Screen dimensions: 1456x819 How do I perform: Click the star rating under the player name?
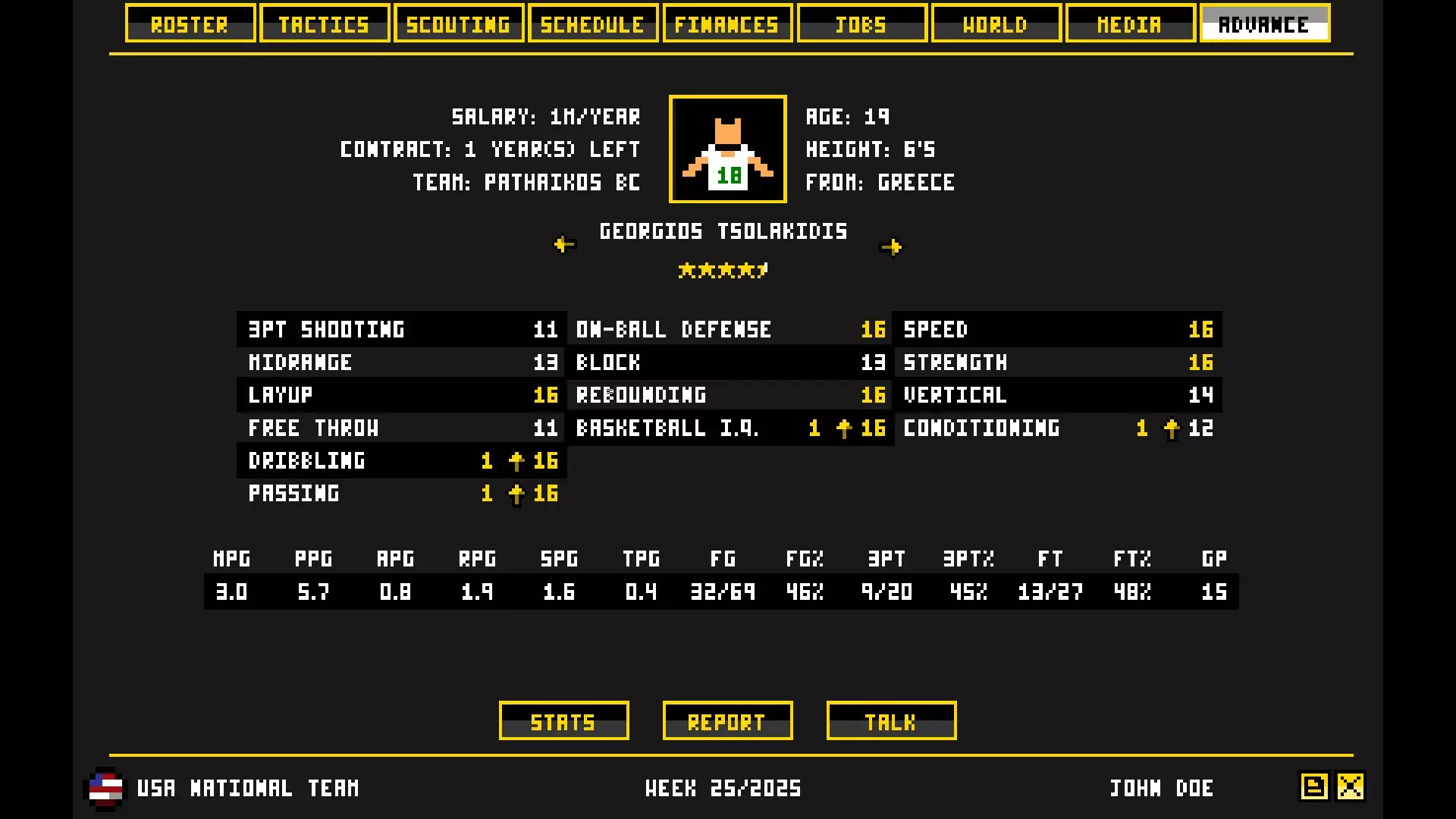pyautogui.click(x=723, y=270)
